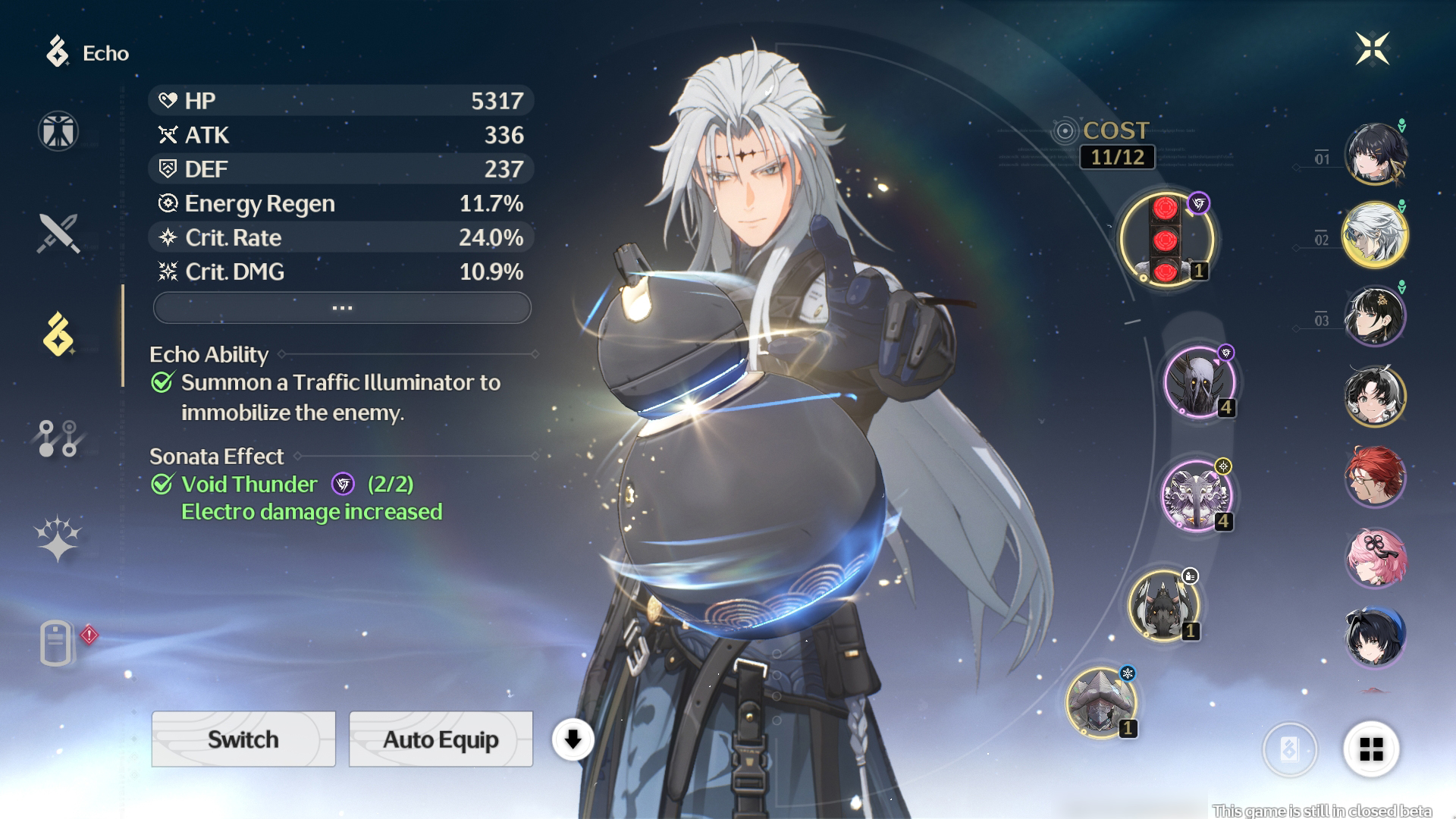Select the red traffic light echo slot

(x=1166, y=240)
